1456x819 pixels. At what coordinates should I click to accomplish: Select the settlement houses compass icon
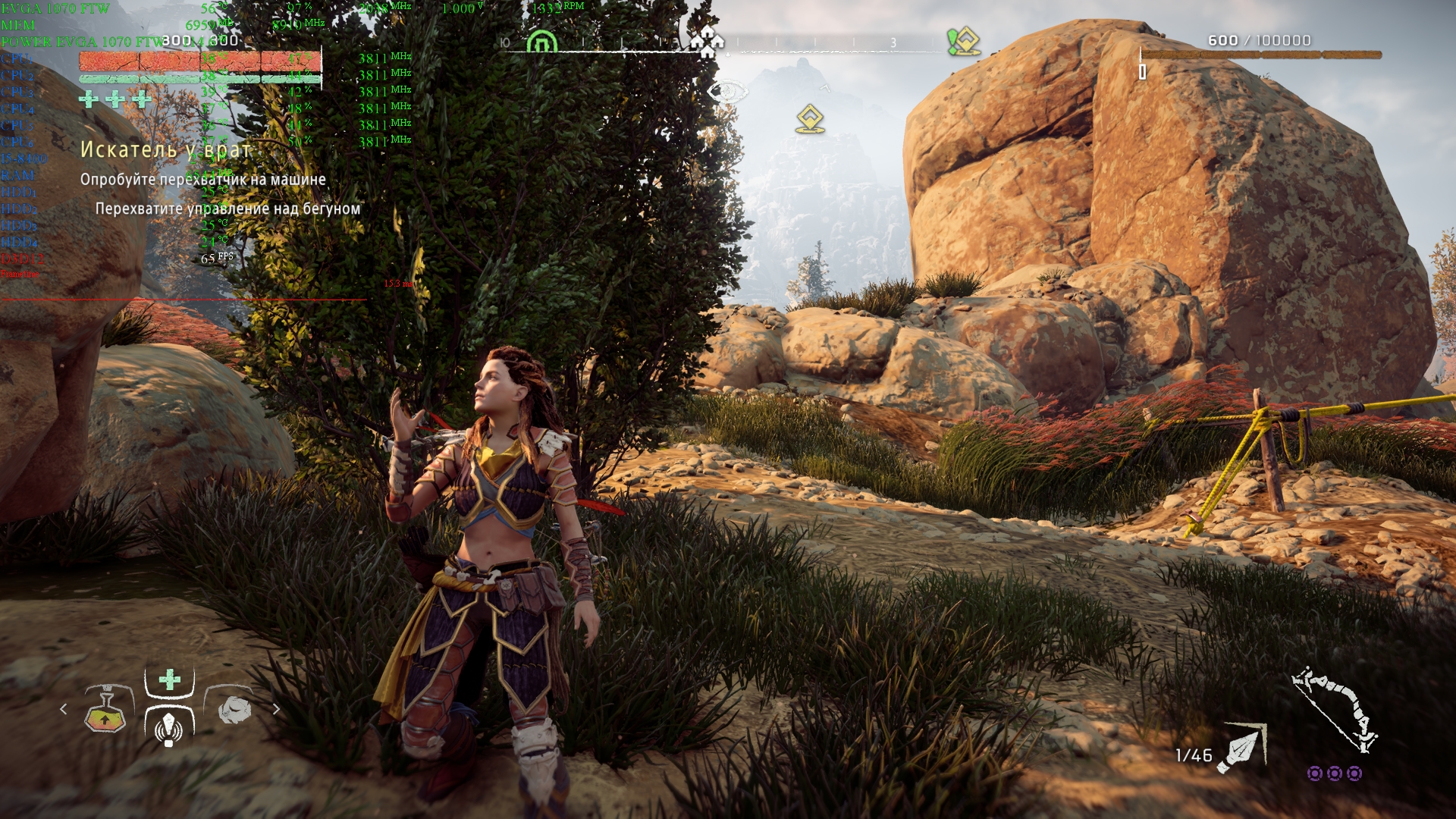click(708, 41)
